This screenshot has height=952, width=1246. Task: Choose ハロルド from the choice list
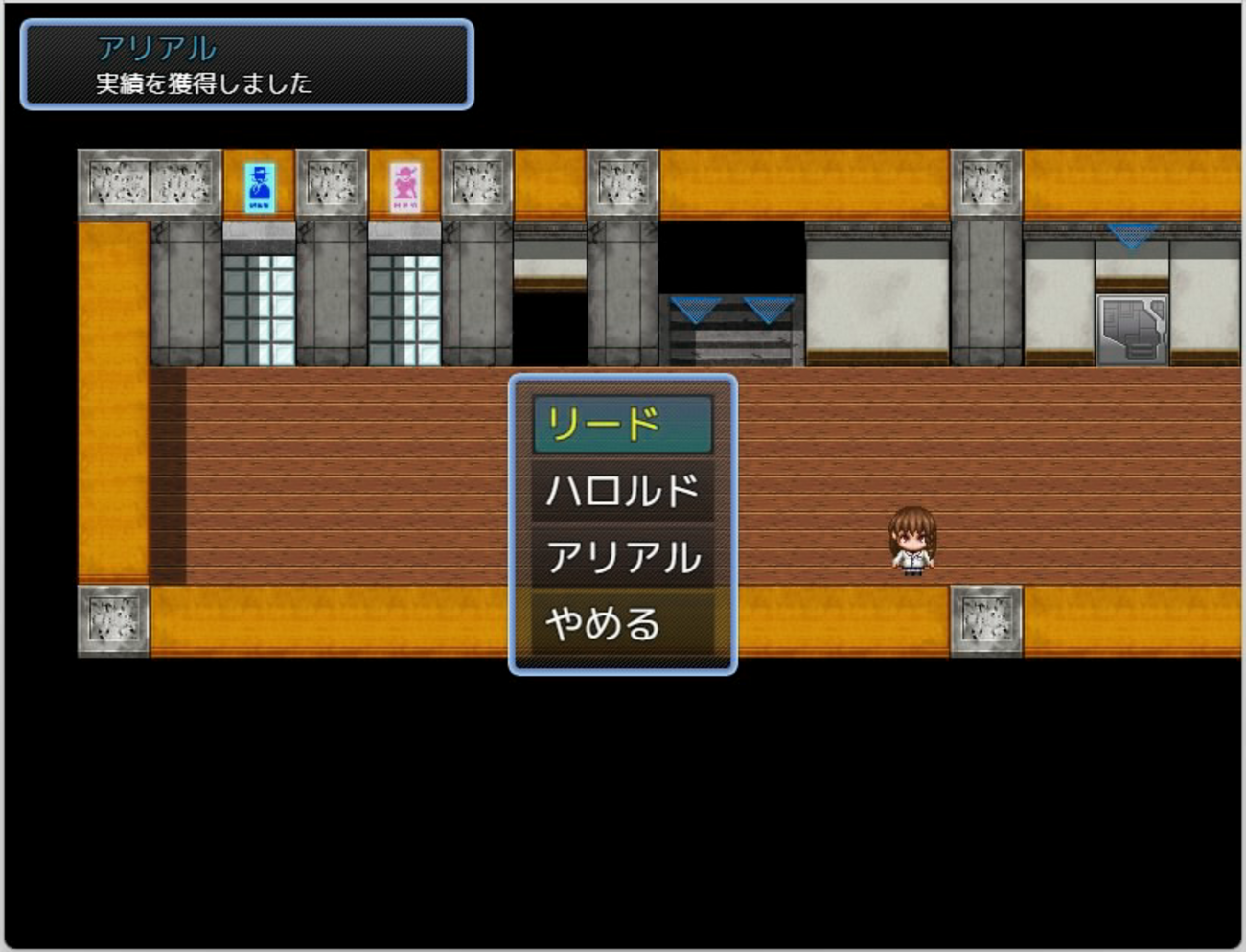(x=622, y=491)
